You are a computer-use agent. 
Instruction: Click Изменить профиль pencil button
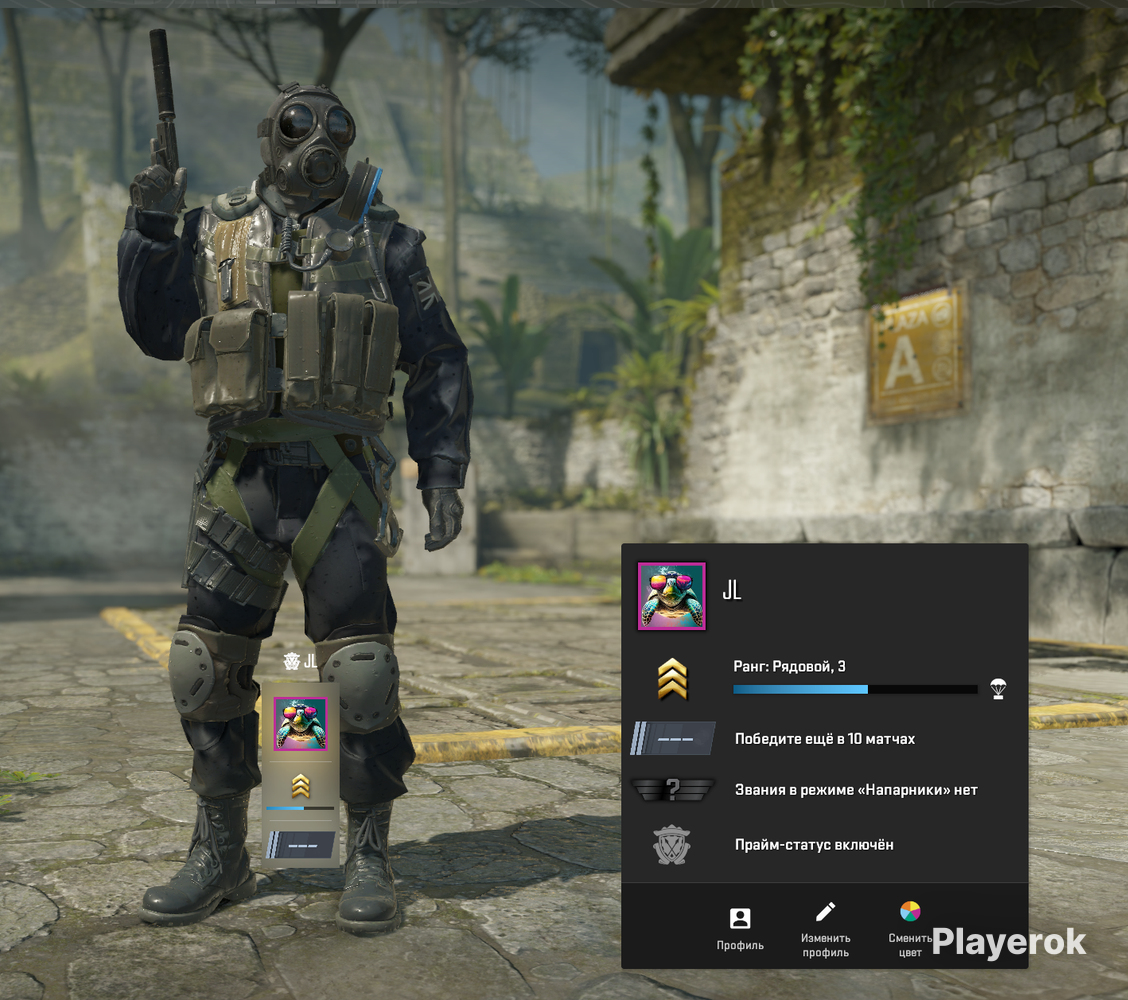click(x=825, y=928)
